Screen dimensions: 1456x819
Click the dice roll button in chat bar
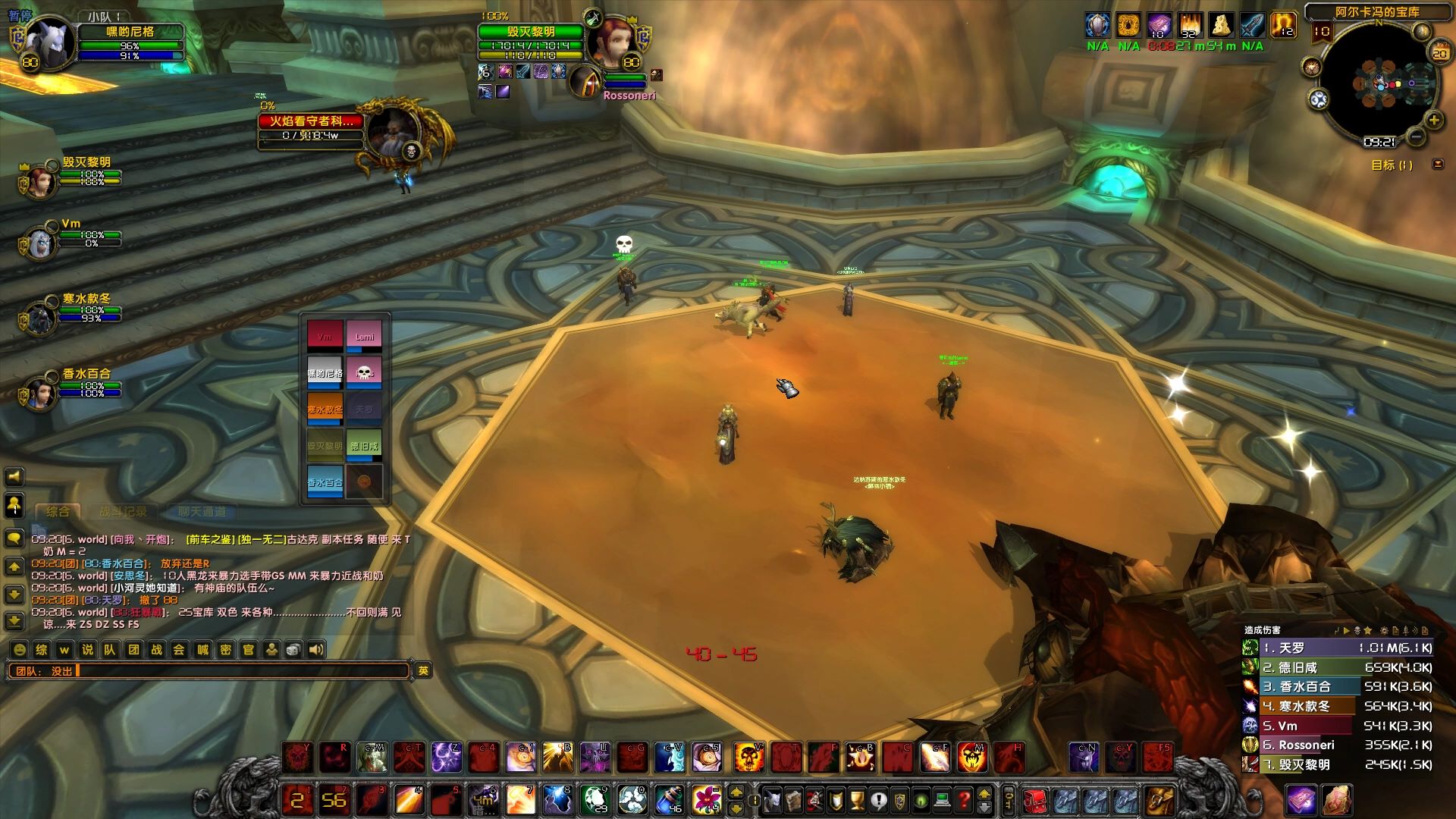coord(293,650)
